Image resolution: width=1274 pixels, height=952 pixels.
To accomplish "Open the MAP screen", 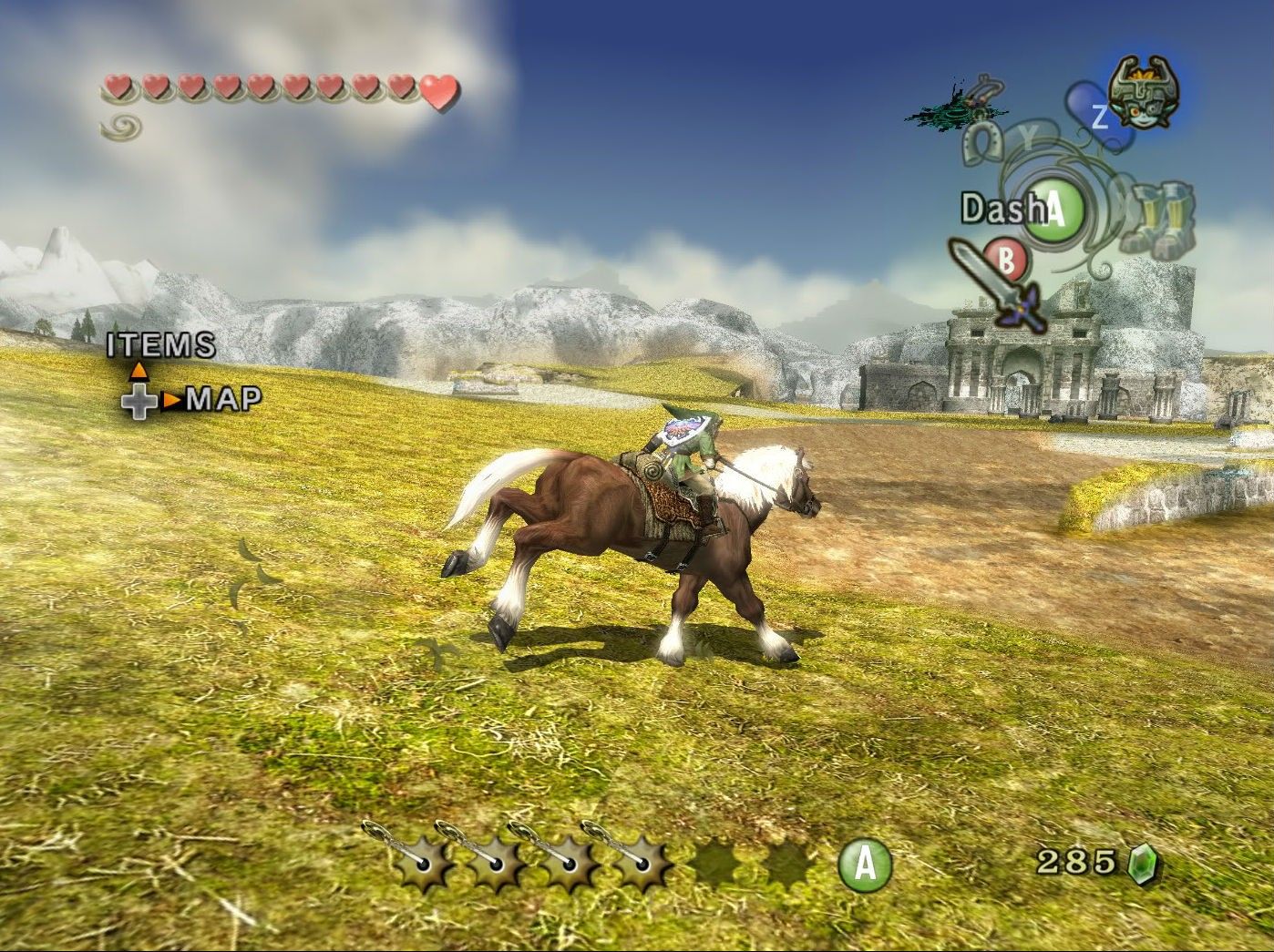I will point(223,399).
